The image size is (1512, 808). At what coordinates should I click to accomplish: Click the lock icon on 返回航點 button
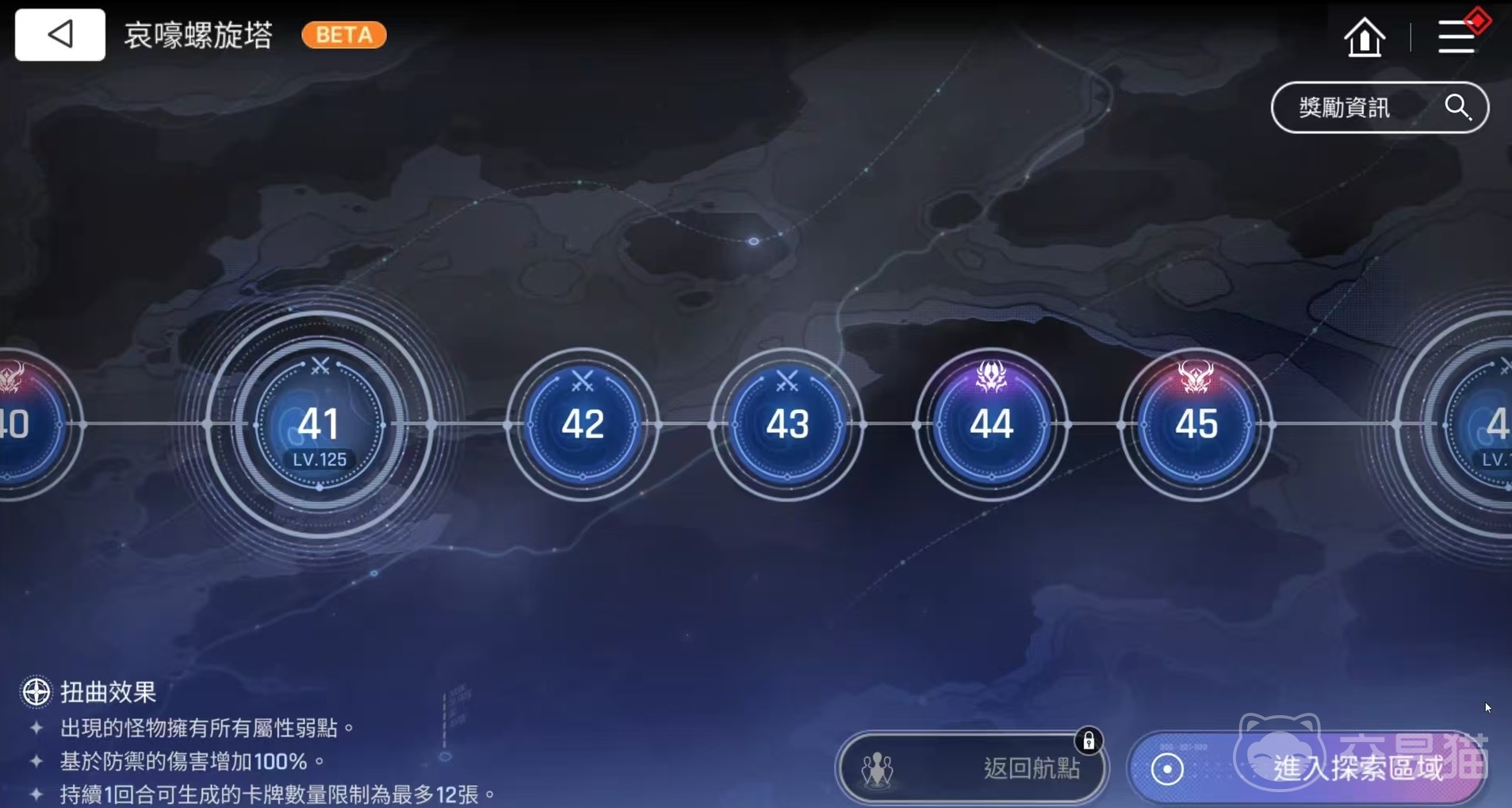tap(1090, 739)
